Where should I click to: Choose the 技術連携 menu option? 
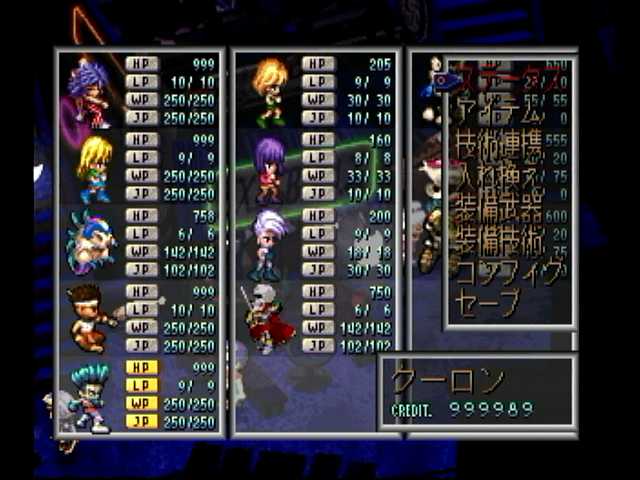500,147
